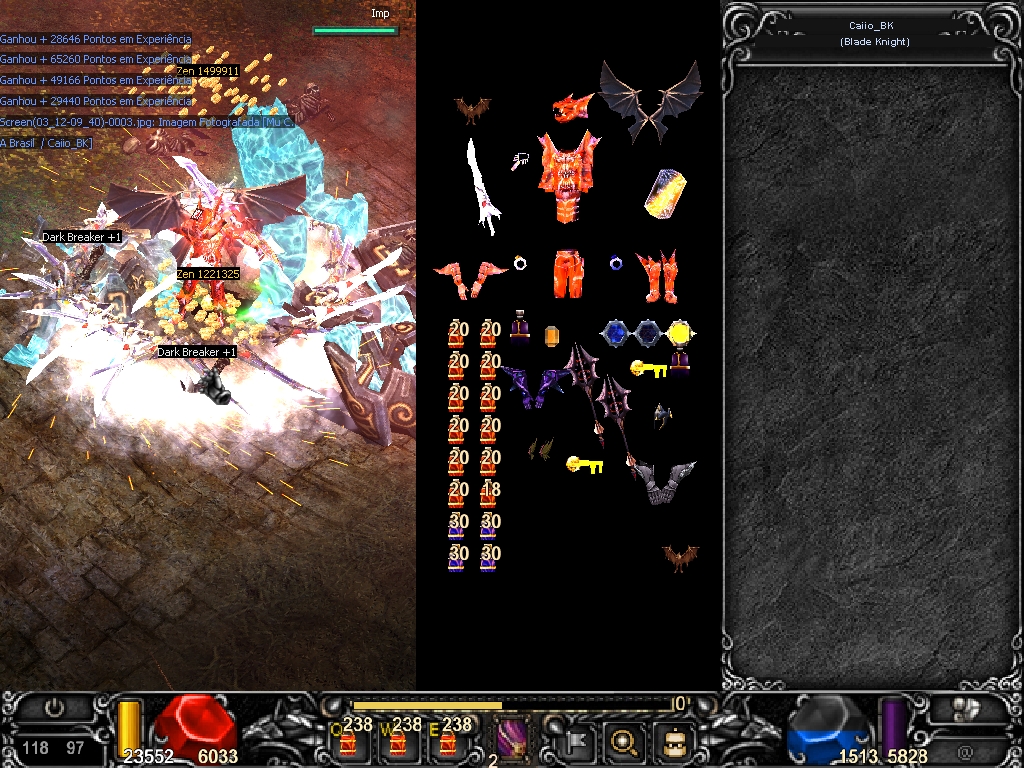Click the yellow round gem in inventory
The width and height of the screenshot is (1024, 768).
coord(679,333)
